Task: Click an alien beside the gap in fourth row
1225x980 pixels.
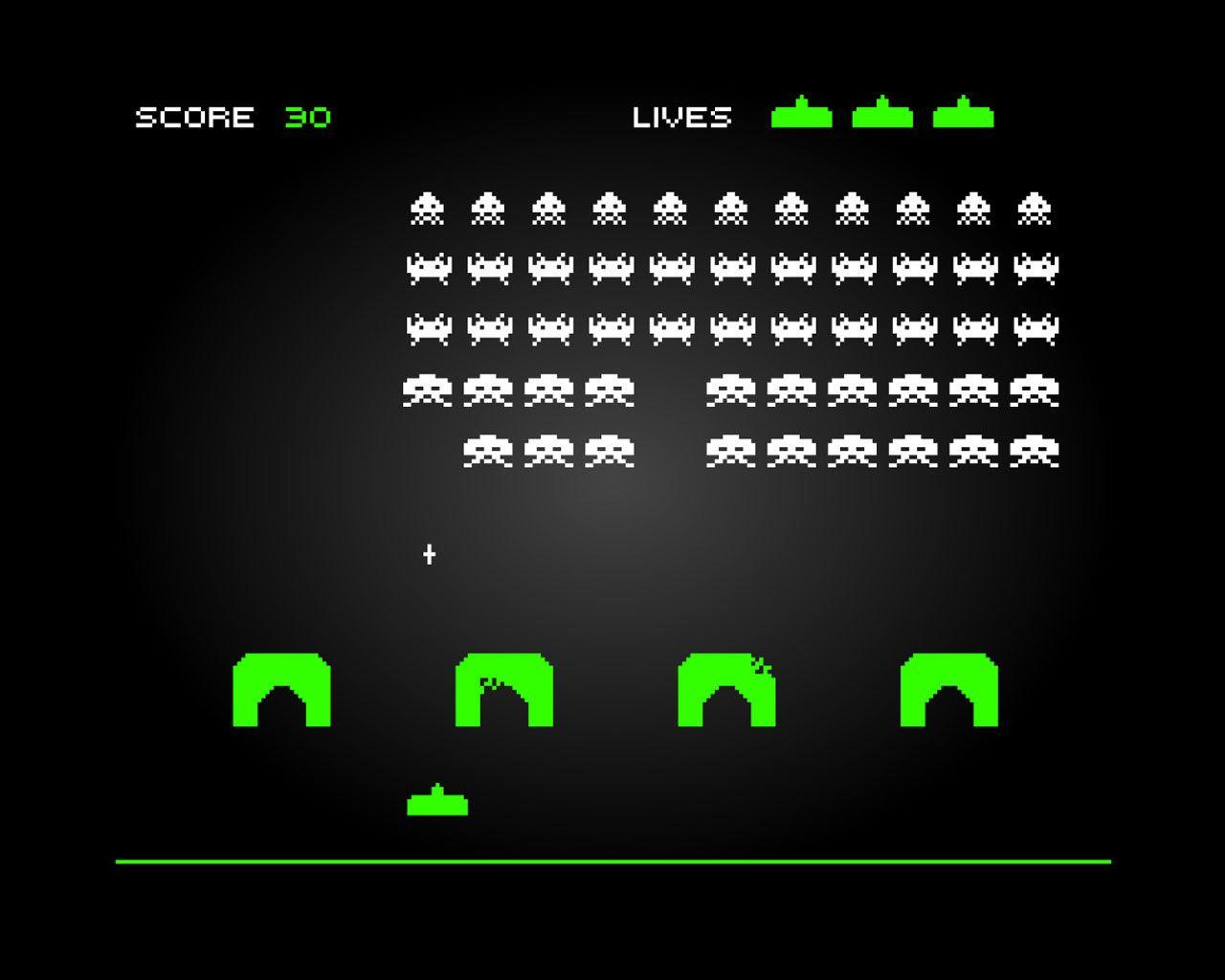Action: 610,390
